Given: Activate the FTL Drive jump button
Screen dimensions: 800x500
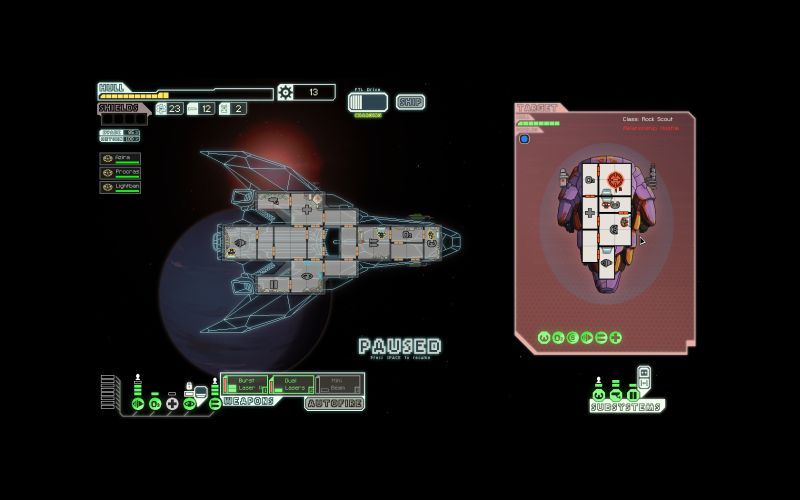Looking at the screenshot, I should click(x=367, y=102).
